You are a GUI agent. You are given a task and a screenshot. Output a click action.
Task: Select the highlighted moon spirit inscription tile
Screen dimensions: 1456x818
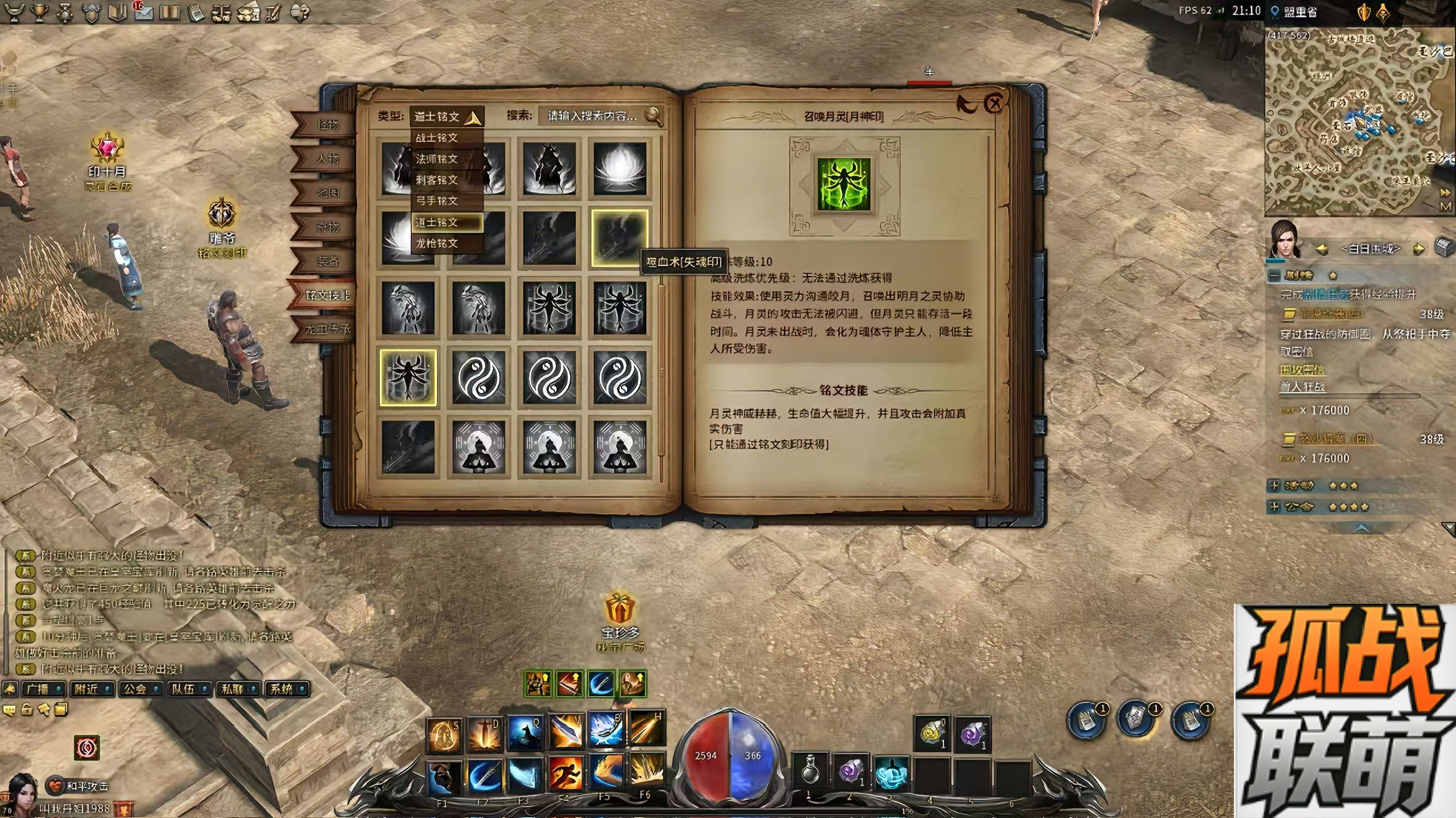[408, 377]
